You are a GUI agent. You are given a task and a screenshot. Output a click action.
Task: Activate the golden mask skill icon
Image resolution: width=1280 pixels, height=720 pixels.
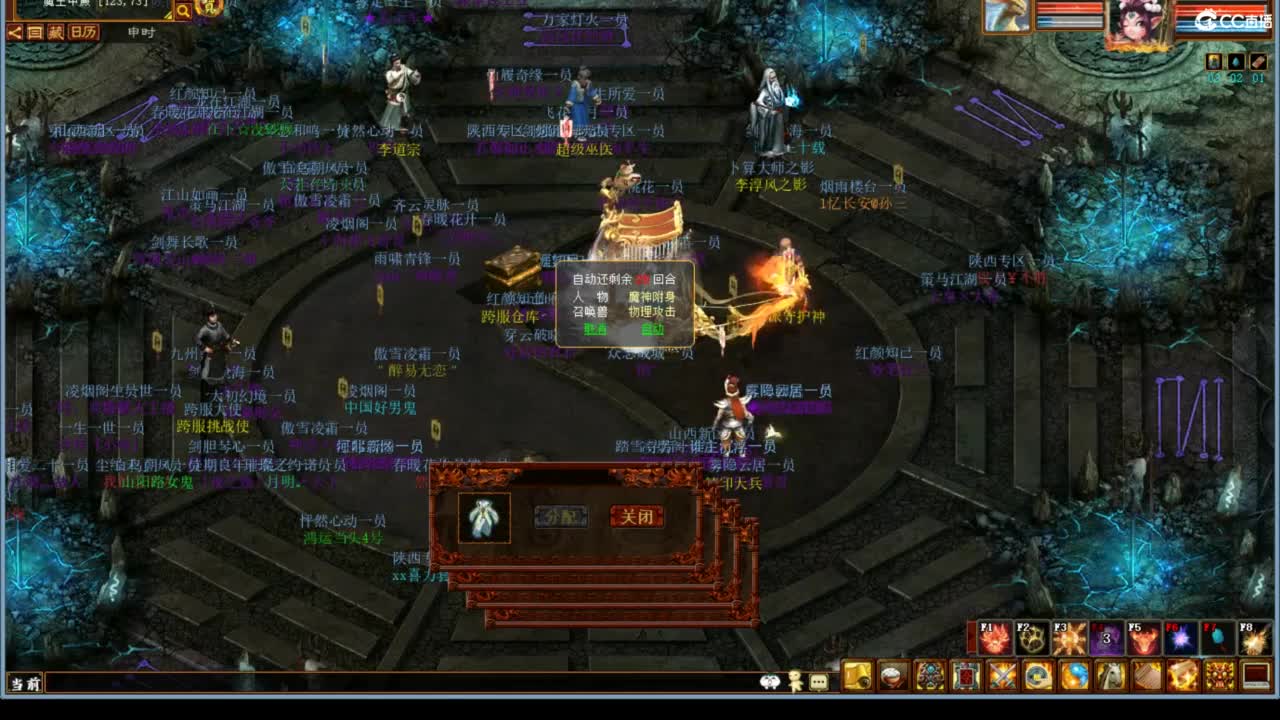[1218, 675]
